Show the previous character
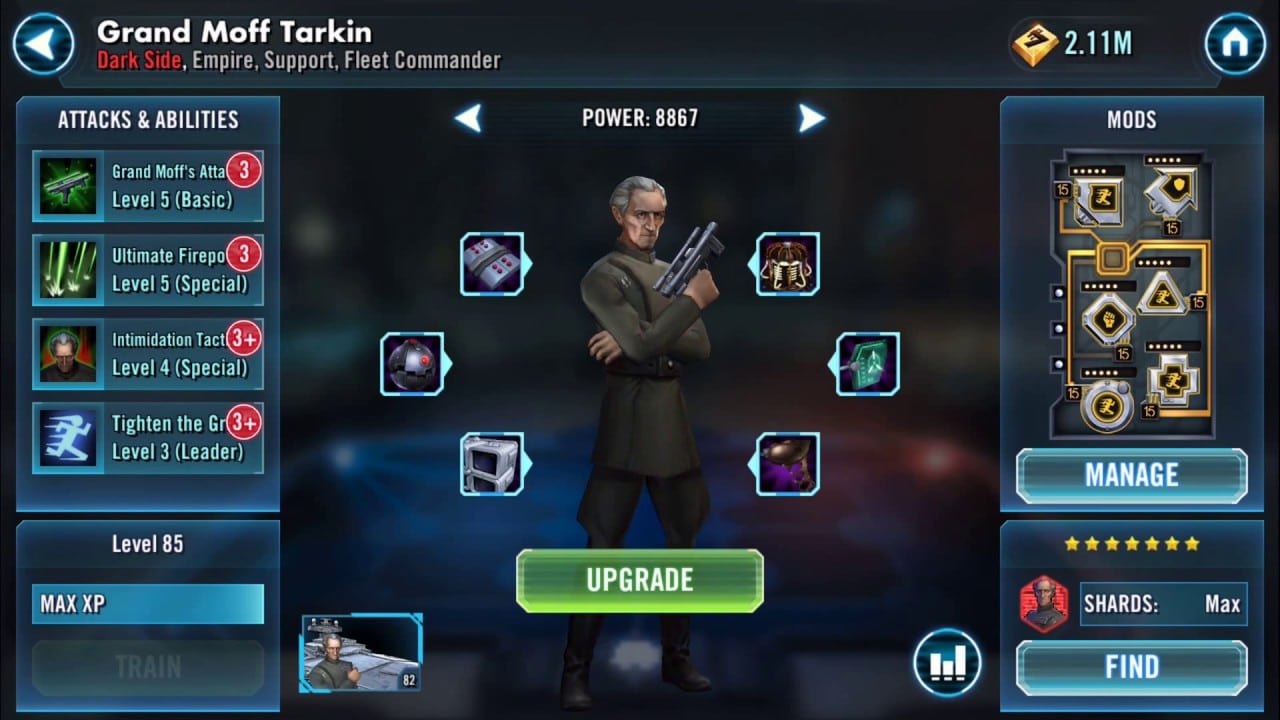Viewport: 1280px width, 720px height. tap(468, 119)
